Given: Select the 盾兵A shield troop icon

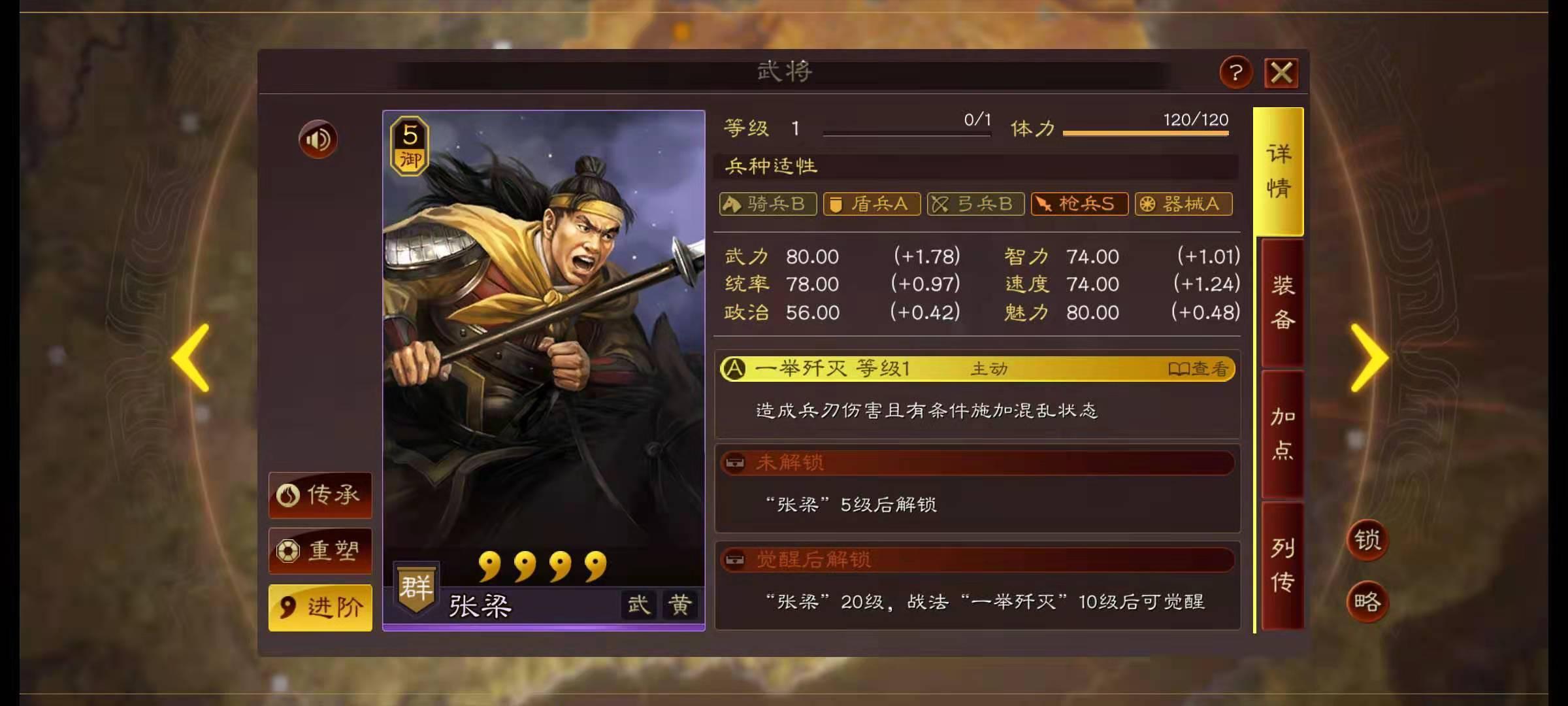Looking at the screenshot, I should click(872, 204).
